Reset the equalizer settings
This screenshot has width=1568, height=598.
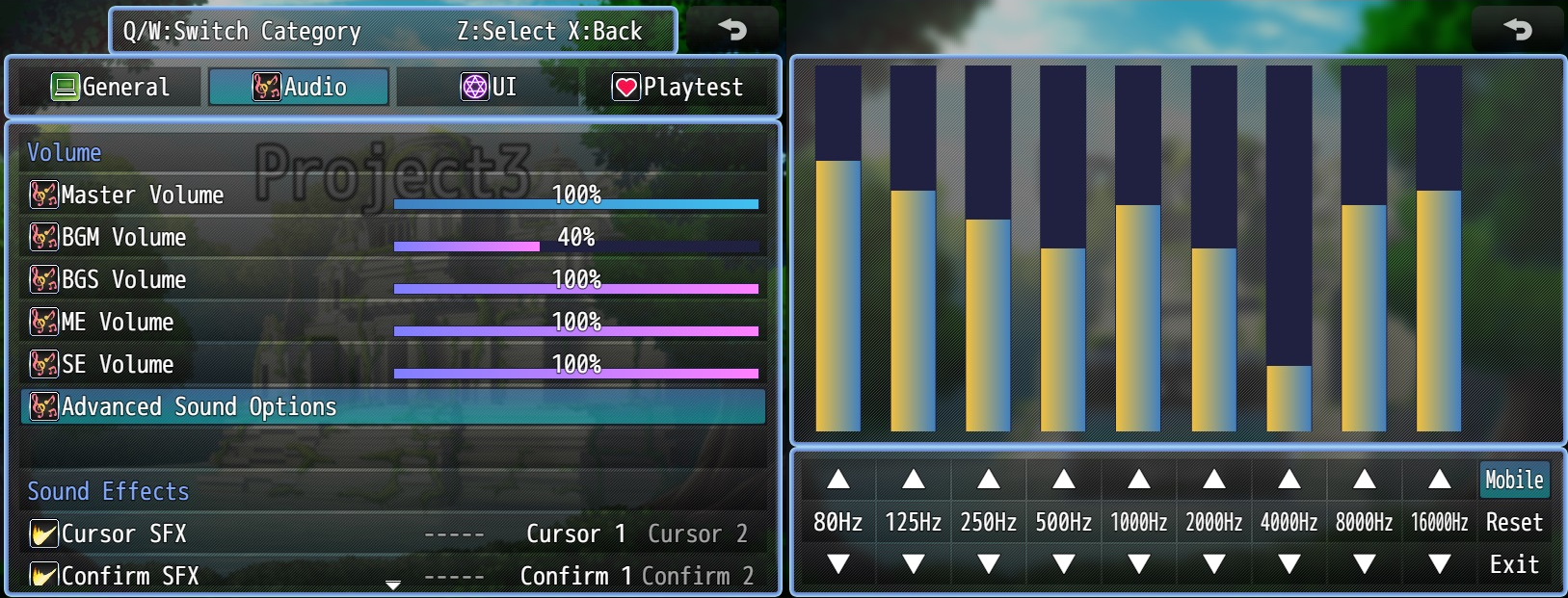[x=1514, y=522]
